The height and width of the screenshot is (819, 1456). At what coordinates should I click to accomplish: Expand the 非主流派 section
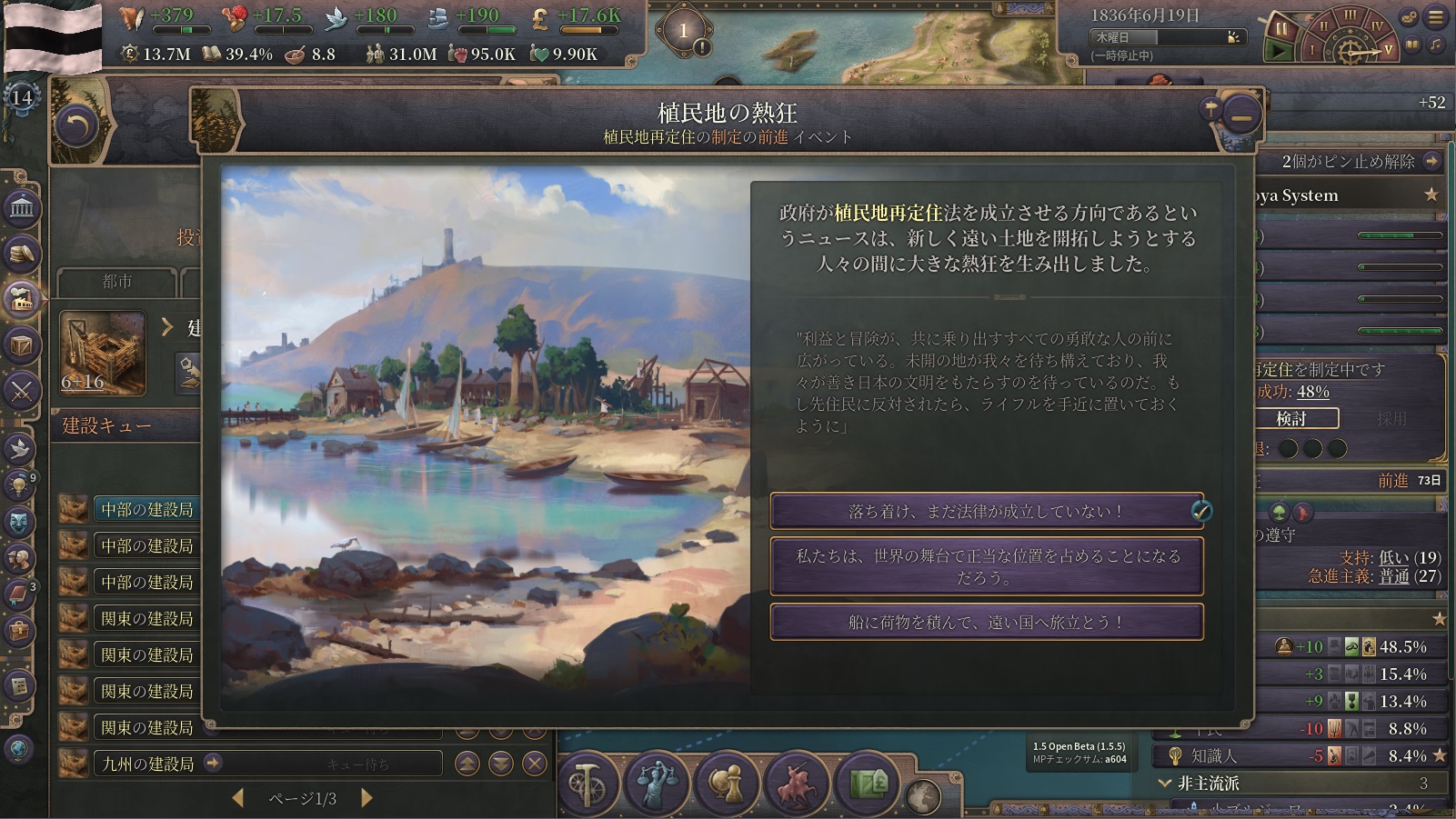click(1165, 783)
